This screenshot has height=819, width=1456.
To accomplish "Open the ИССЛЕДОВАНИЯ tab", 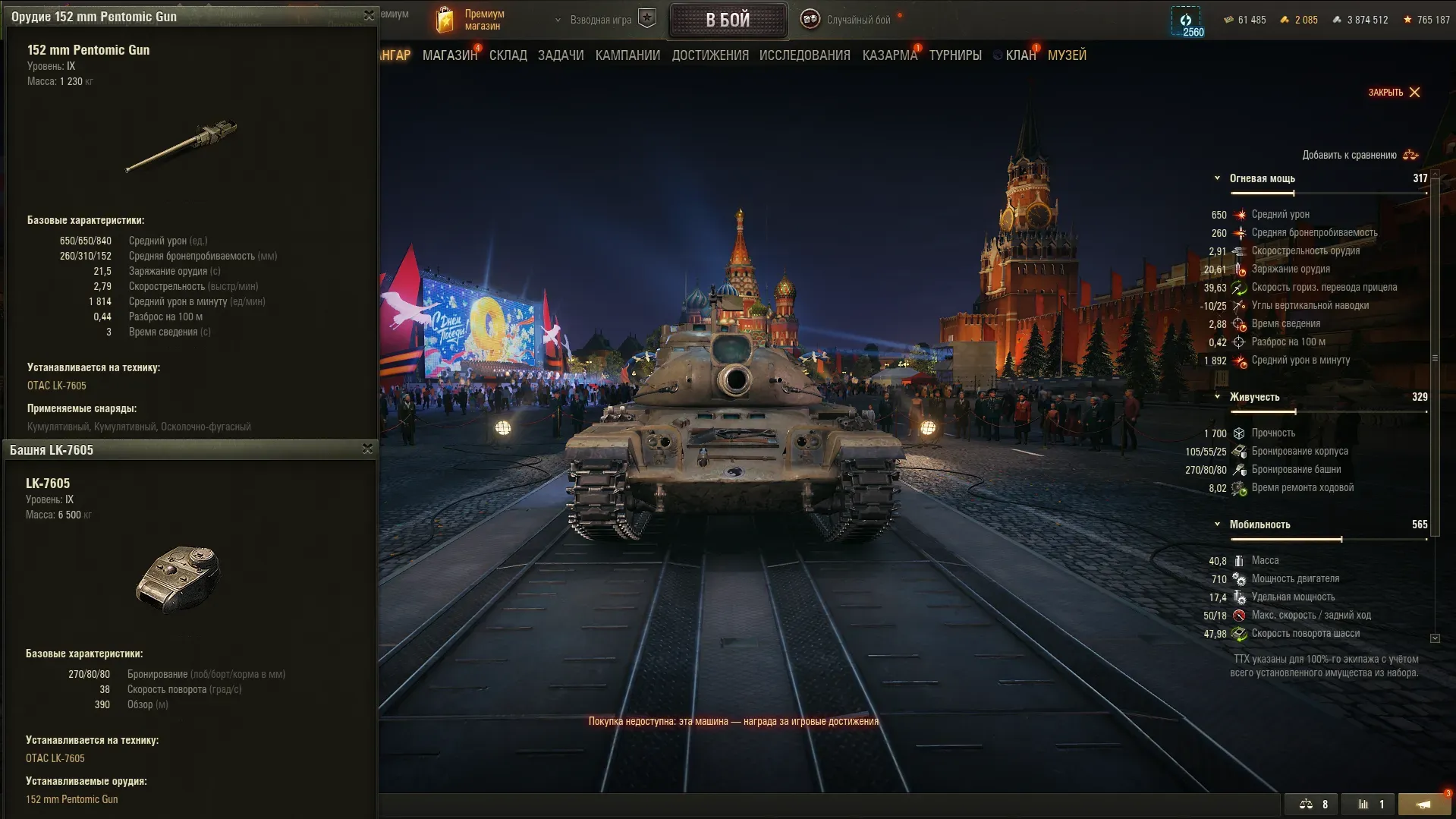I will click(804, 55).
